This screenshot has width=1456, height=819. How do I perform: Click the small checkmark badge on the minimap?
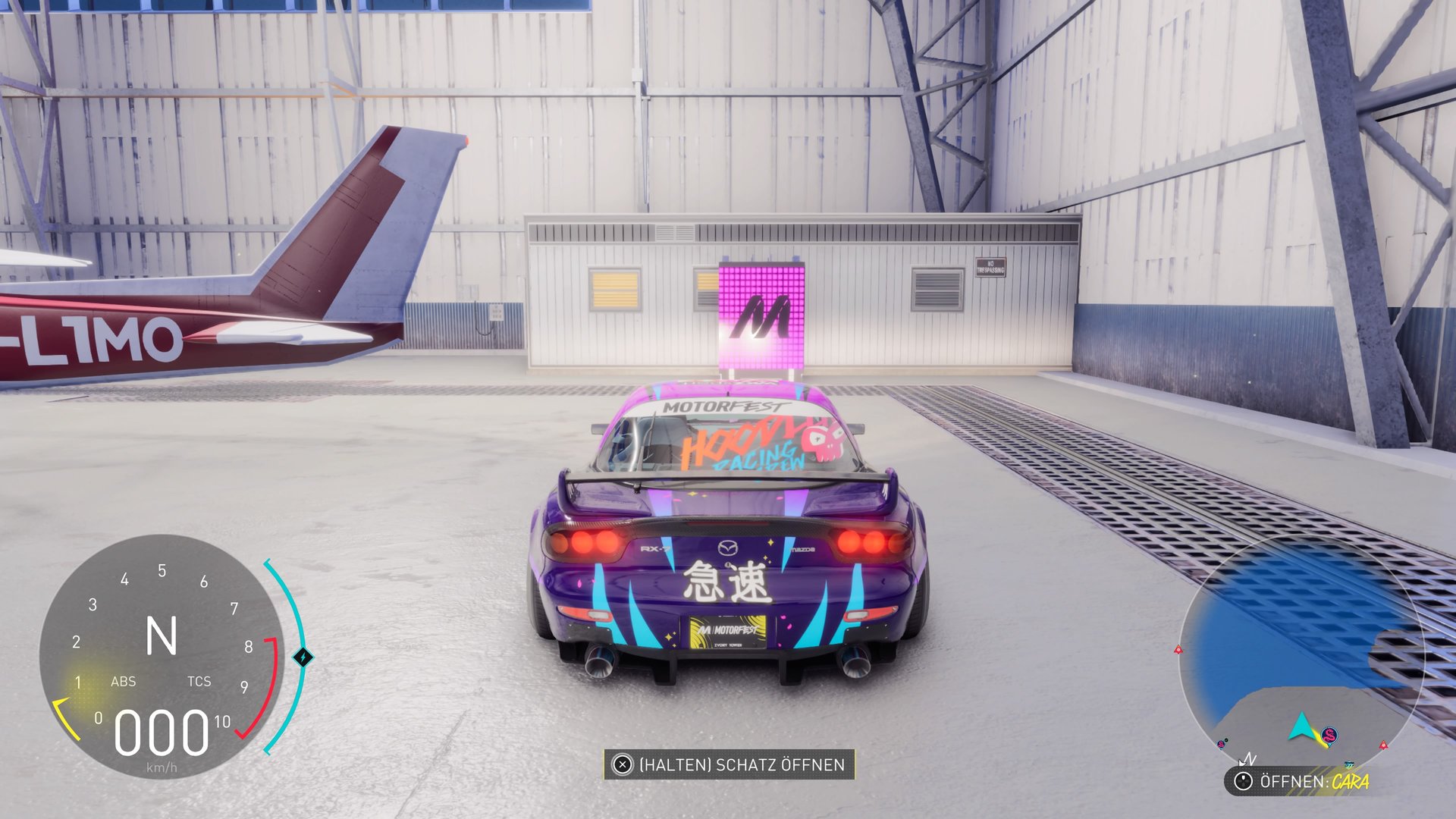[1227, 739]
